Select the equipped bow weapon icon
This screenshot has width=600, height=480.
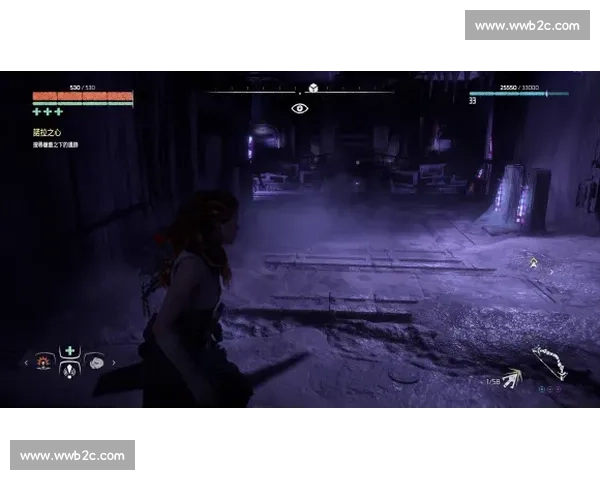pos(548,361)
